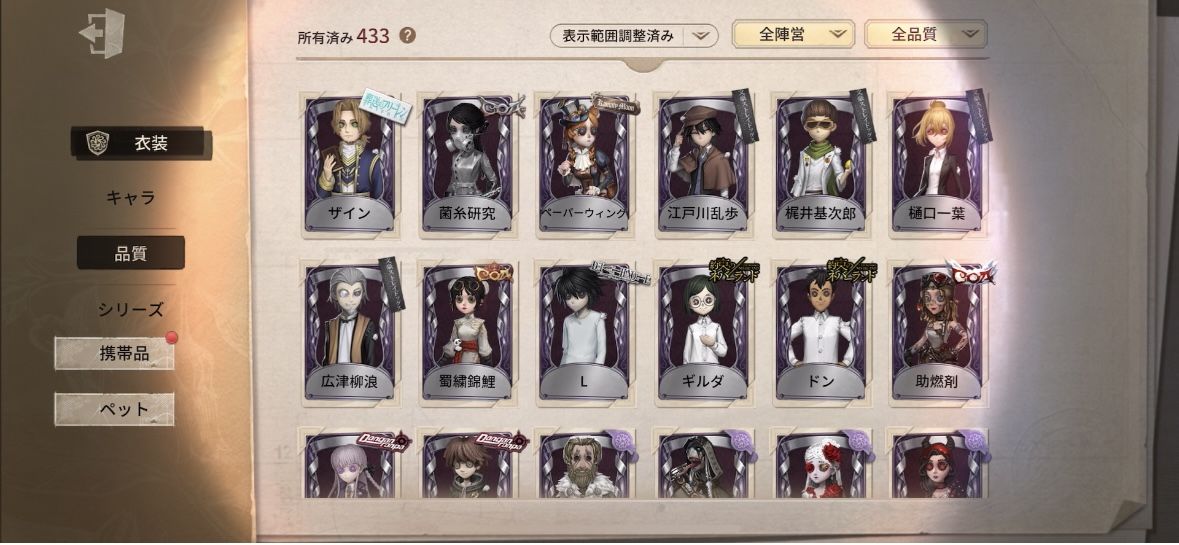Exit via the door icon
The image size is (1179, 545).
101,33
